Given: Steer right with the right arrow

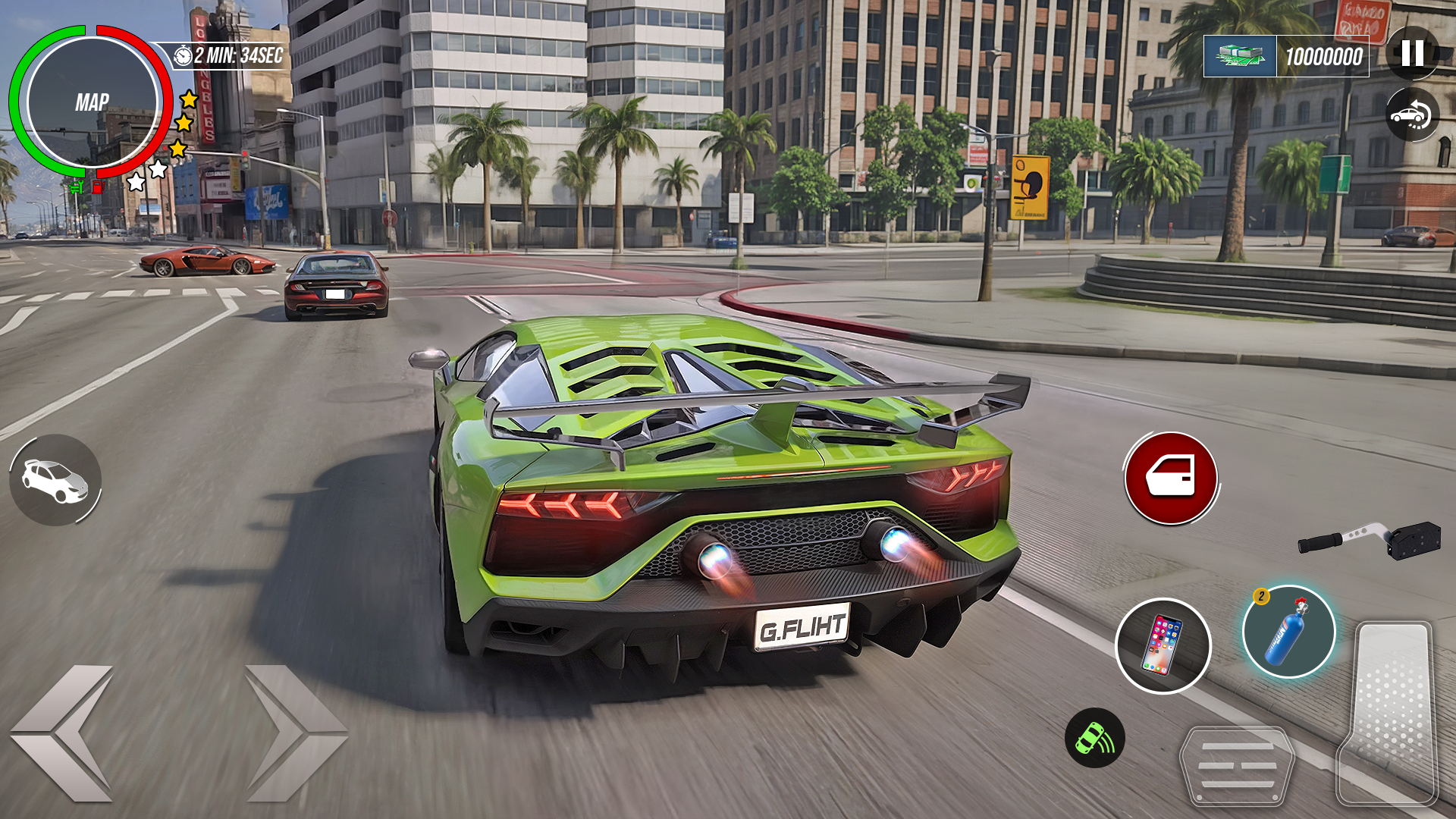Looking at the screenshot, I should point(295,733).
